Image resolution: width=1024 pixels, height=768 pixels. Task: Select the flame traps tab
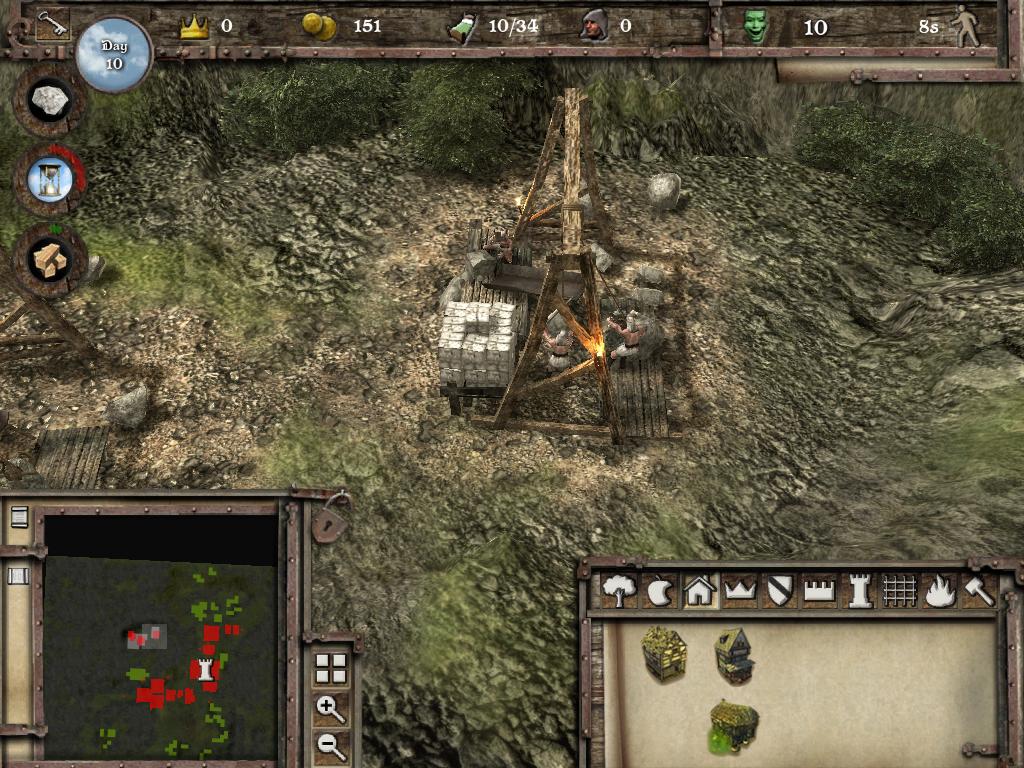939,591
